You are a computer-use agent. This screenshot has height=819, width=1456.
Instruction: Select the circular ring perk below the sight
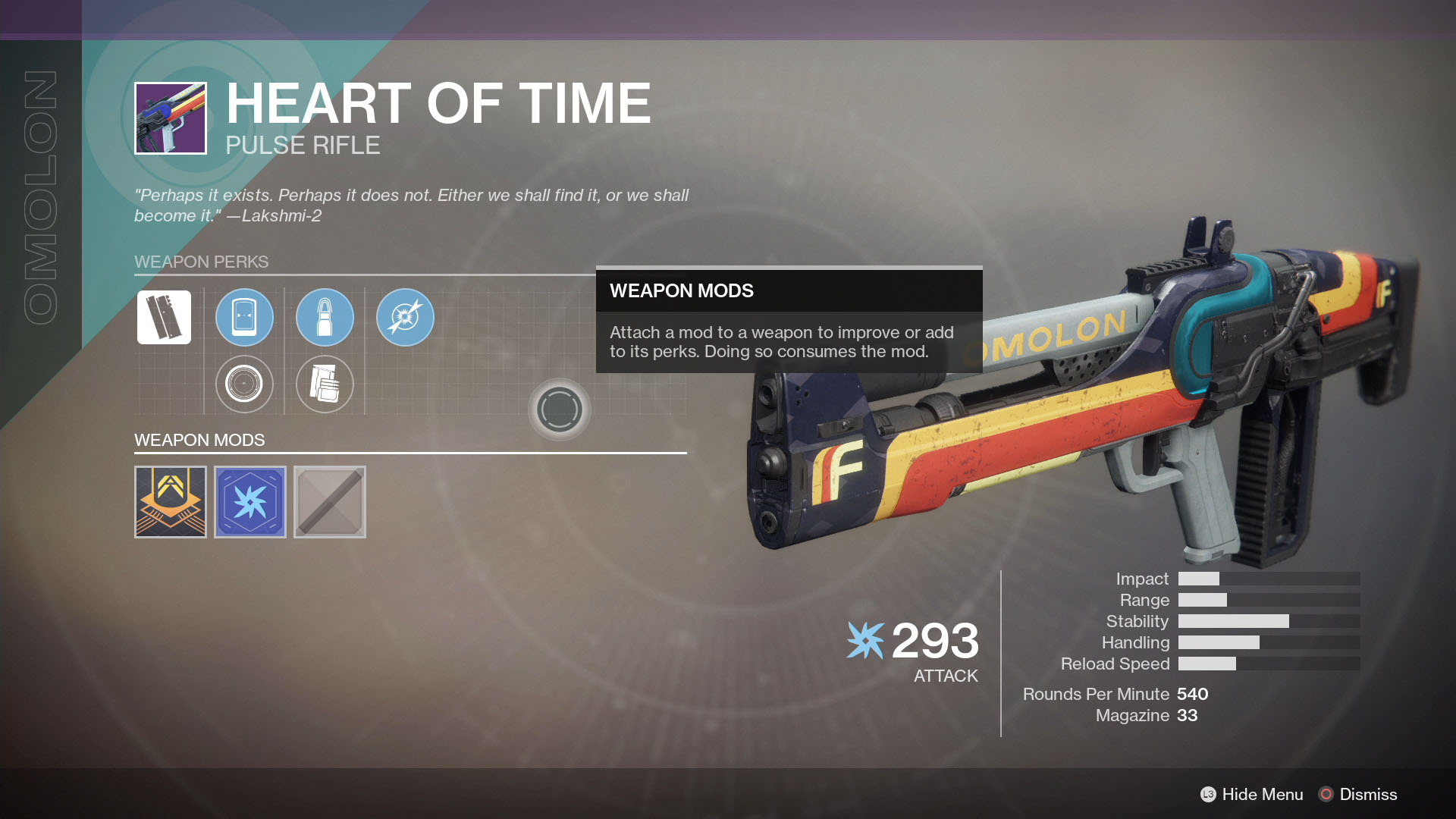point(244,384)
